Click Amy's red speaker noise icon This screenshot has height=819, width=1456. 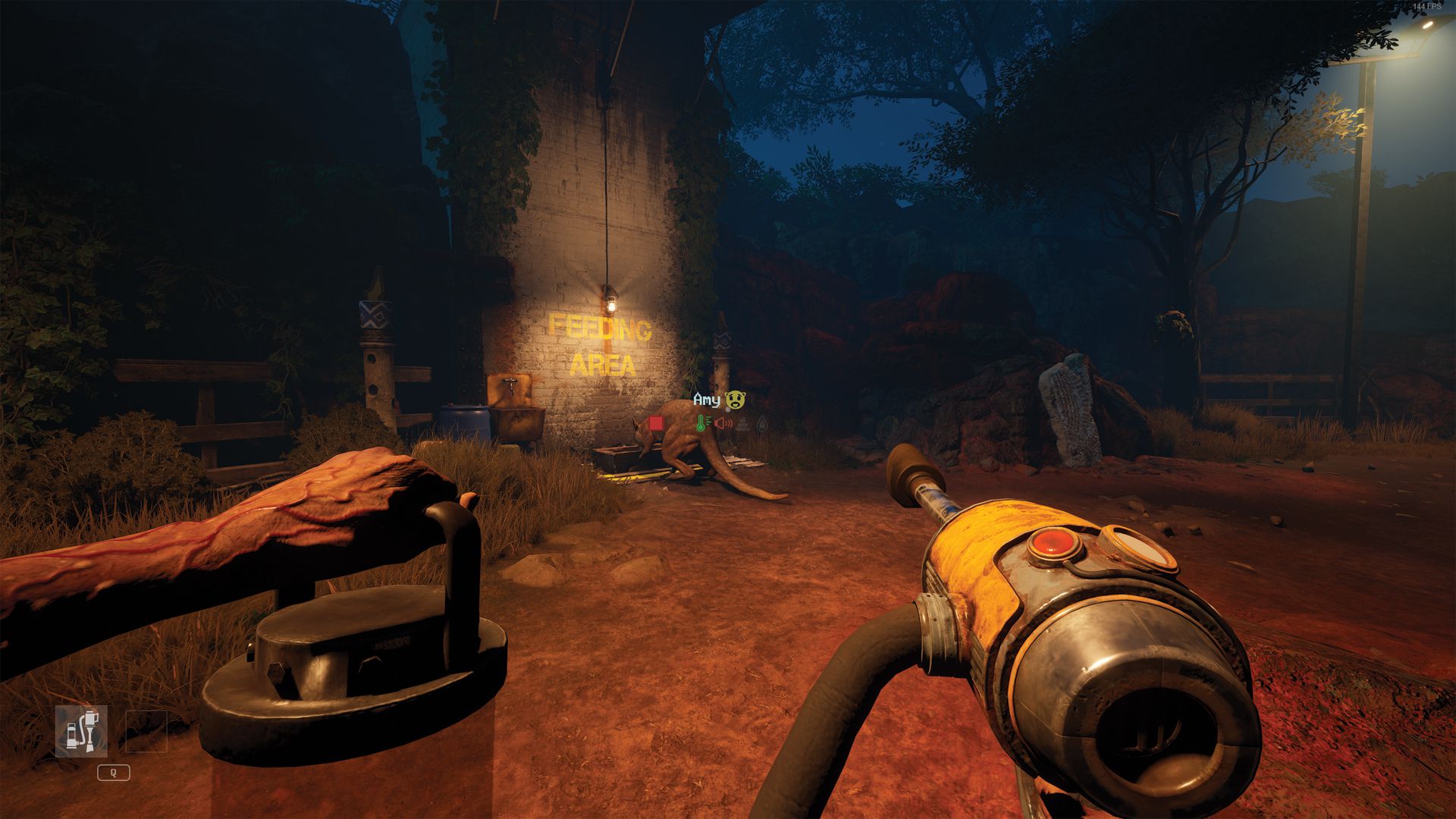pos(723,423)
